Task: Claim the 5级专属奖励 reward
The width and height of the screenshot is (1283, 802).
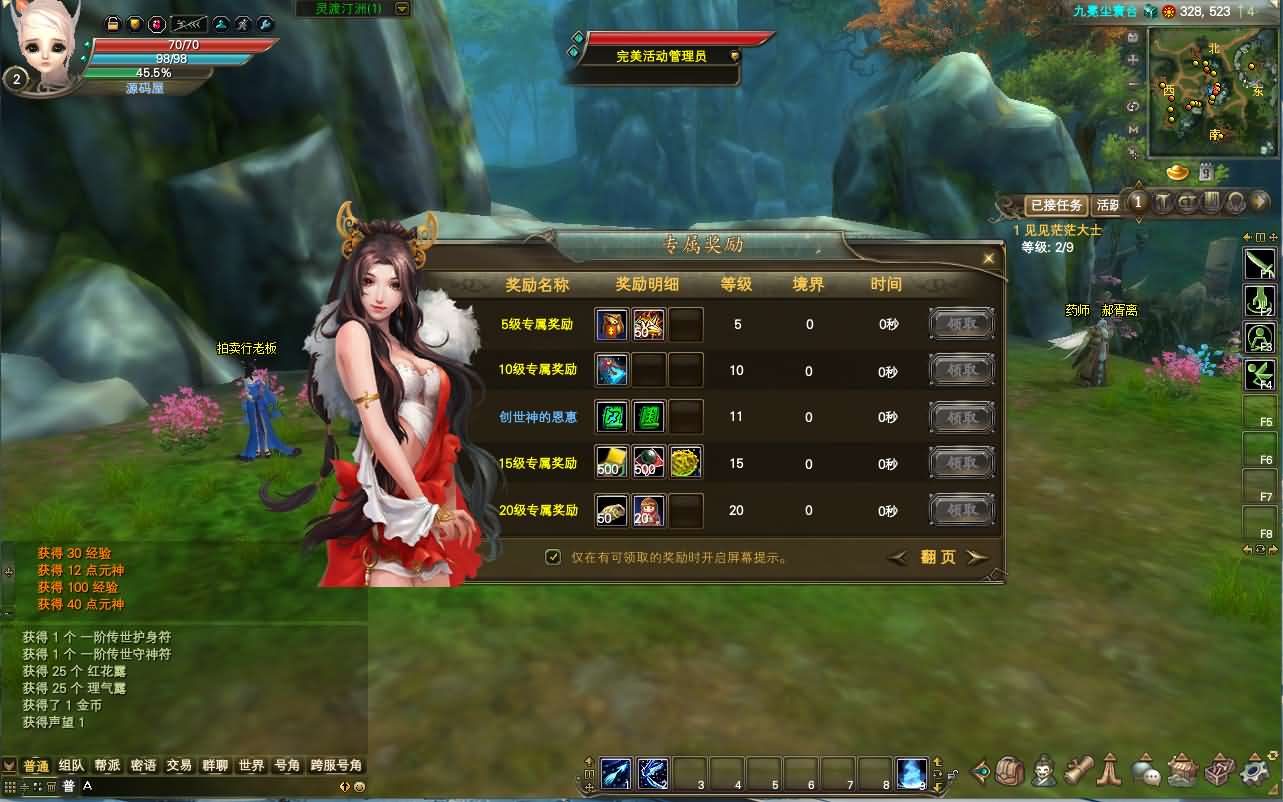Action: click(962, 324)
